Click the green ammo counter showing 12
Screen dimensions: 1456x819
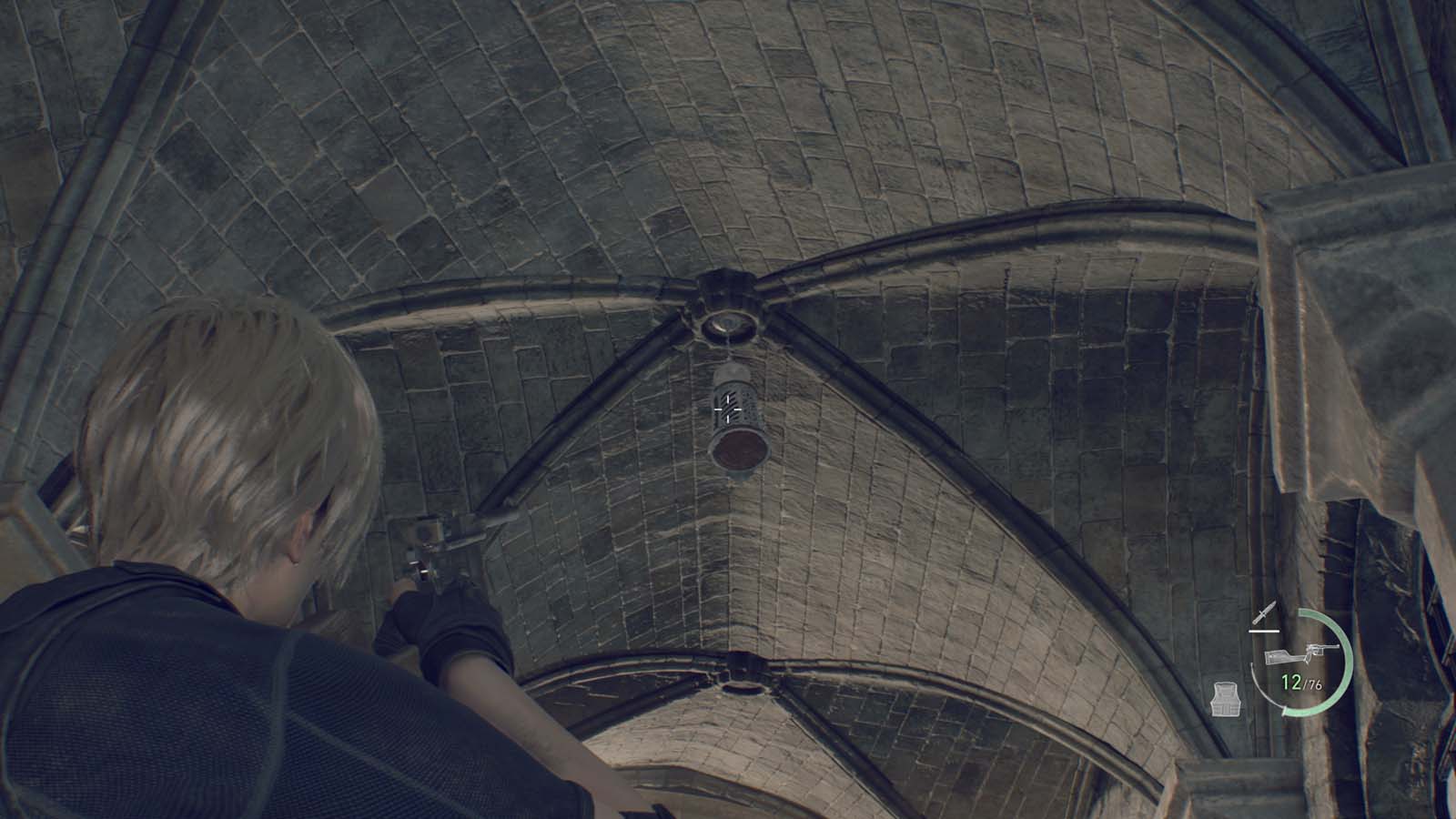click(1291, 681)
